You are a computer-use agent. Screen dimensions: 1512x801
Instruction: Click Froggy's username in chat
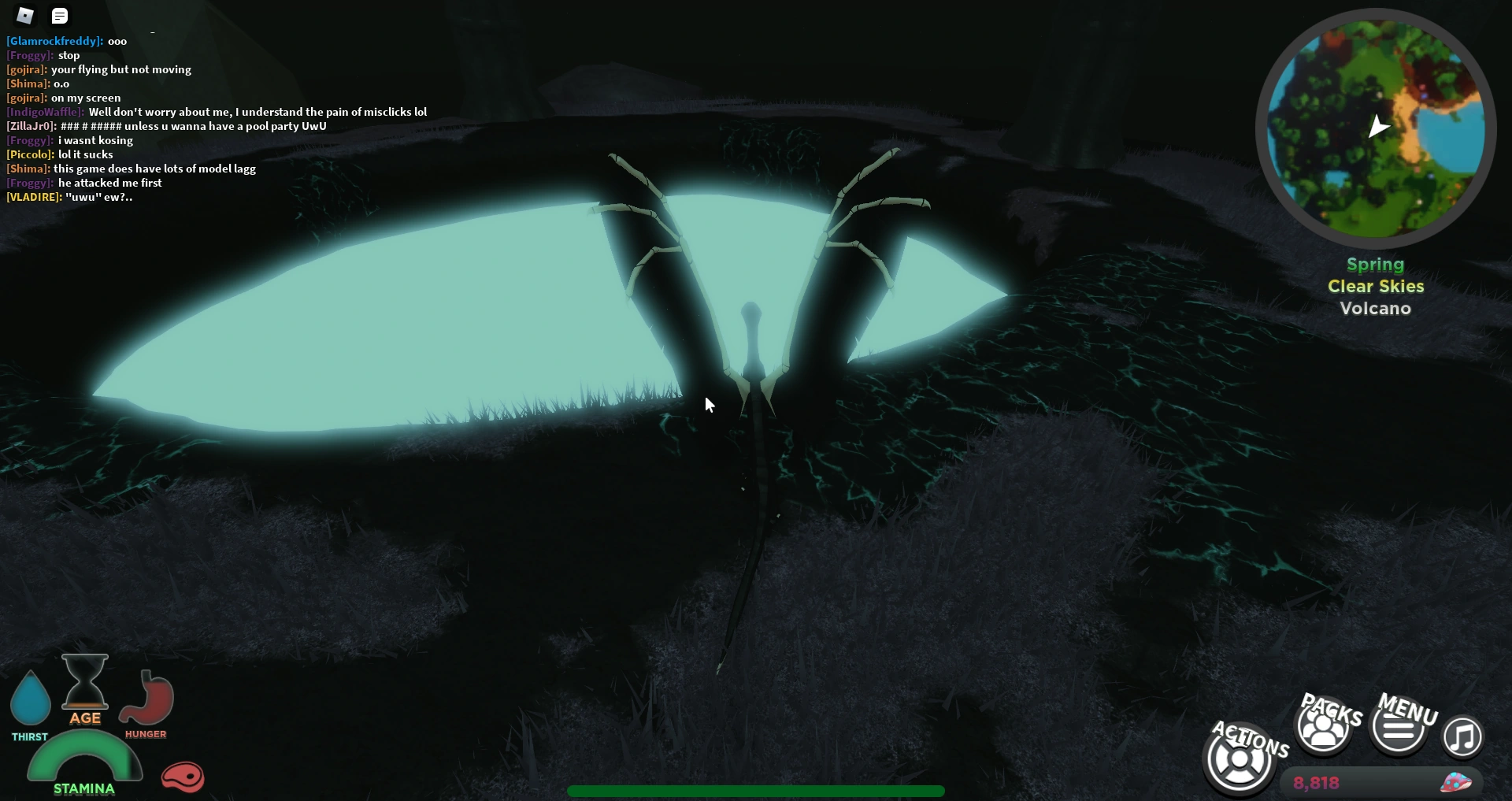click(x=28, y=55)
